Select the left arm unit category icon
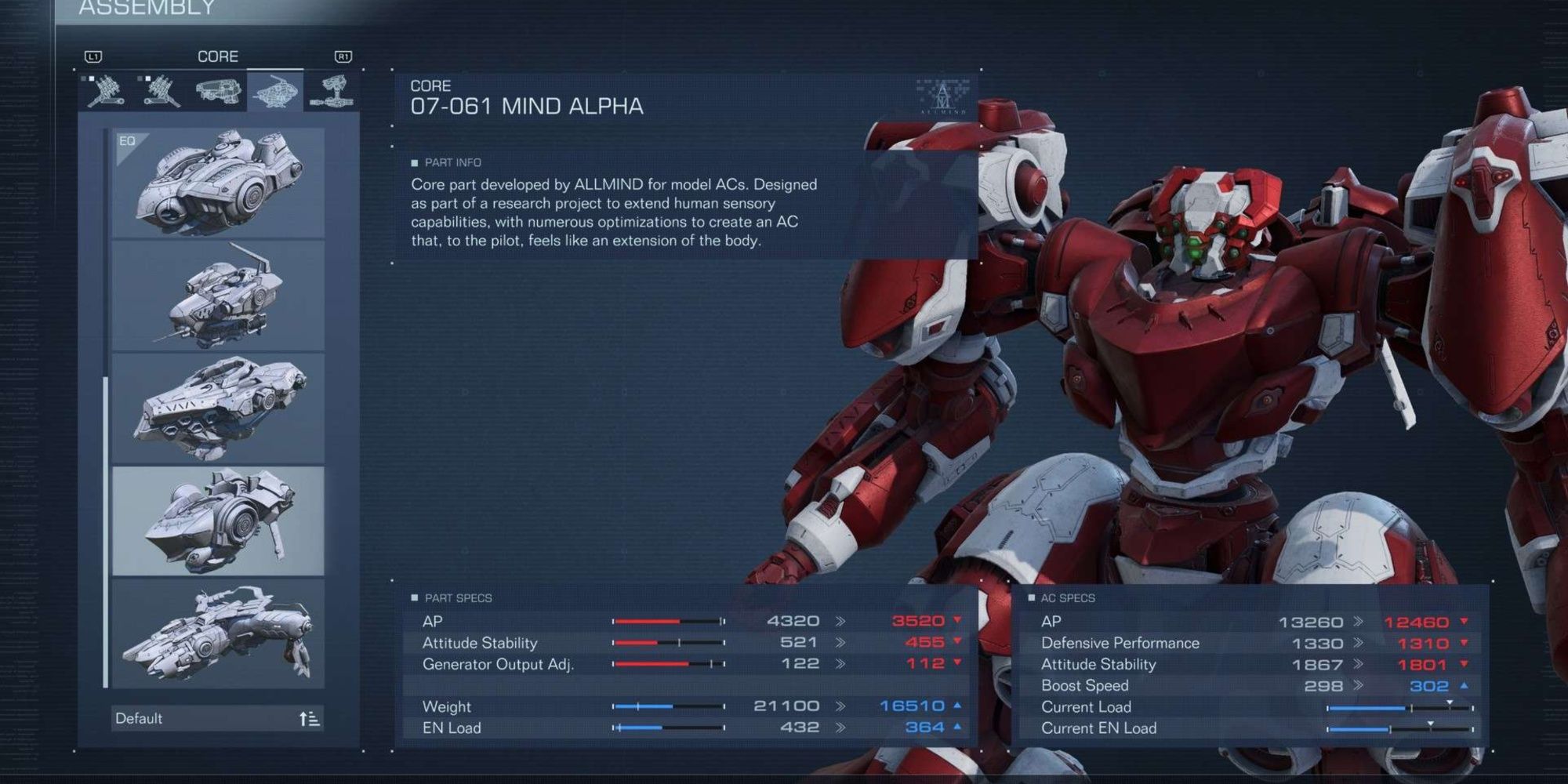The height and width of the screenshot is (784, 1568). [x=161, y=92]
